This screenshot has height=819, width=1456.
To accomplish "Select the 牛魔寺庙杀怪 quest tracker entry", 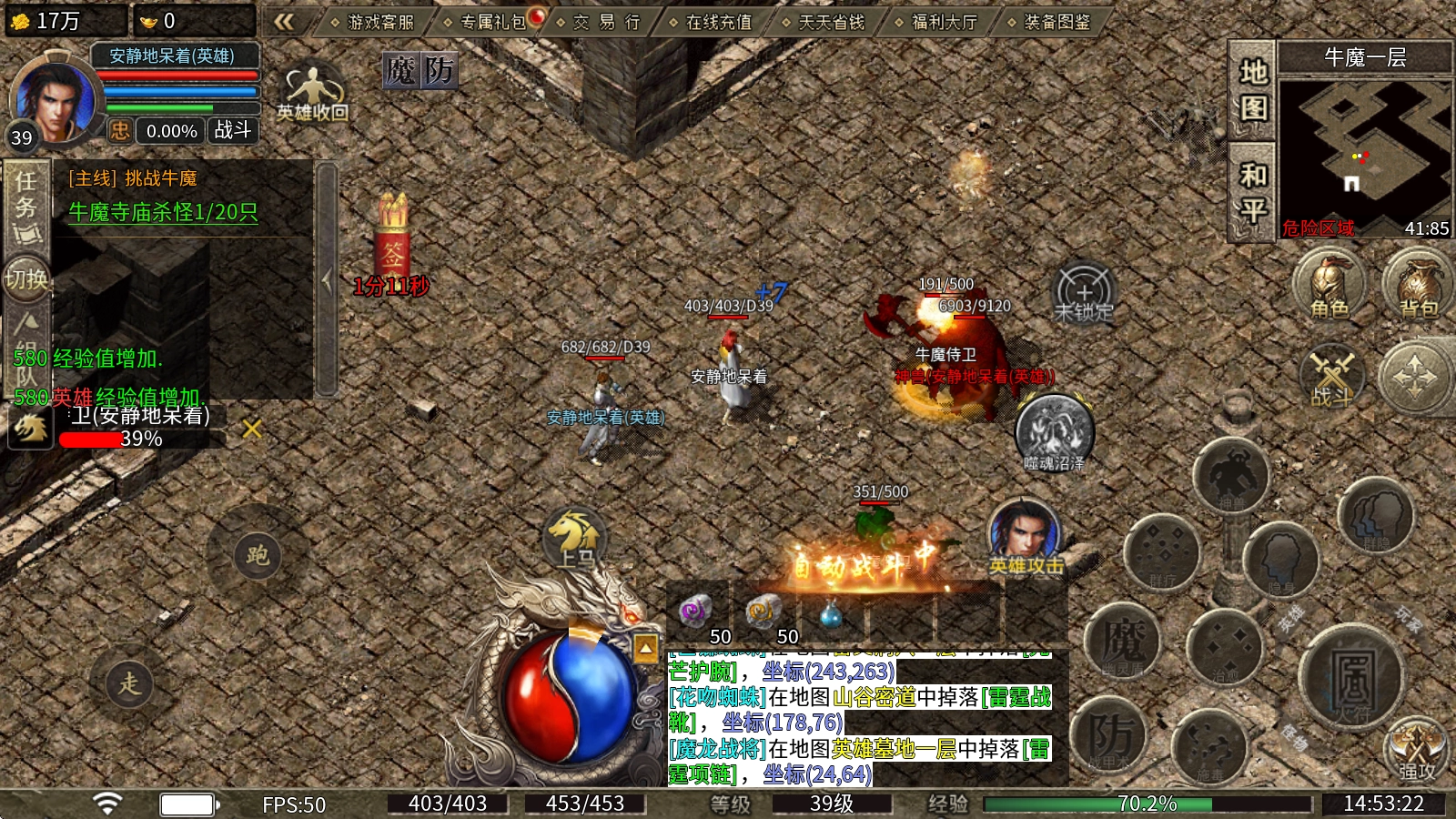I will coord(164,212).
